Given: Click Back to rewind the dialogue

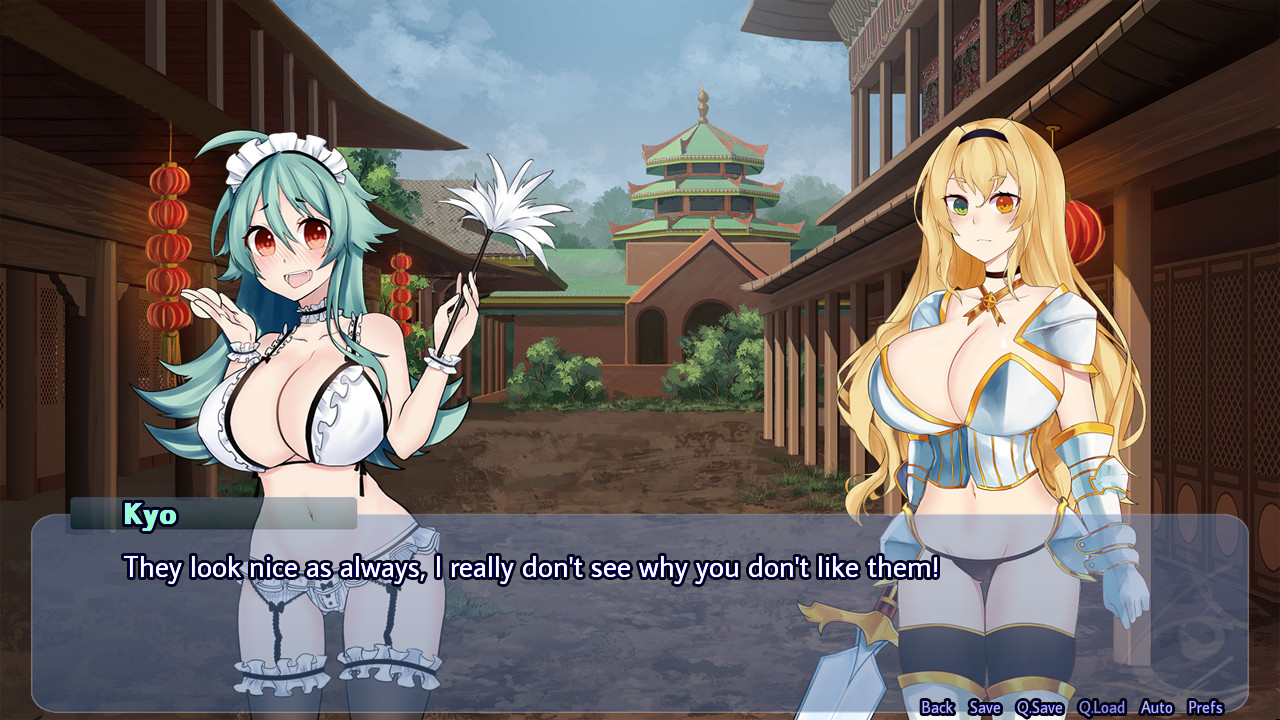Looking at the screenshot, I should (x=940, y=707).
